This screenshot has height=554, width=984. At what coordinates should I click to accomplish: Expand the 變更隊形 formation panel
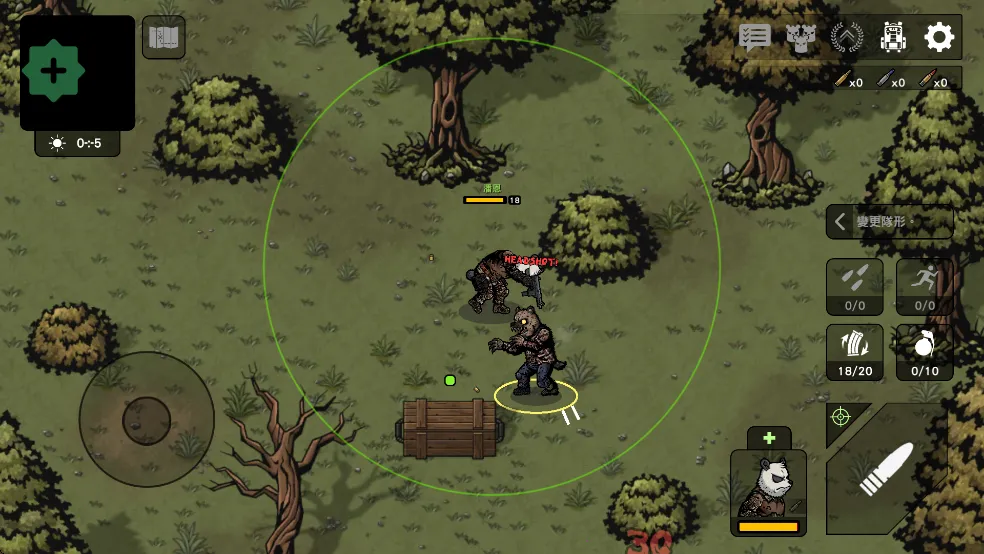(x=889, y=222)
